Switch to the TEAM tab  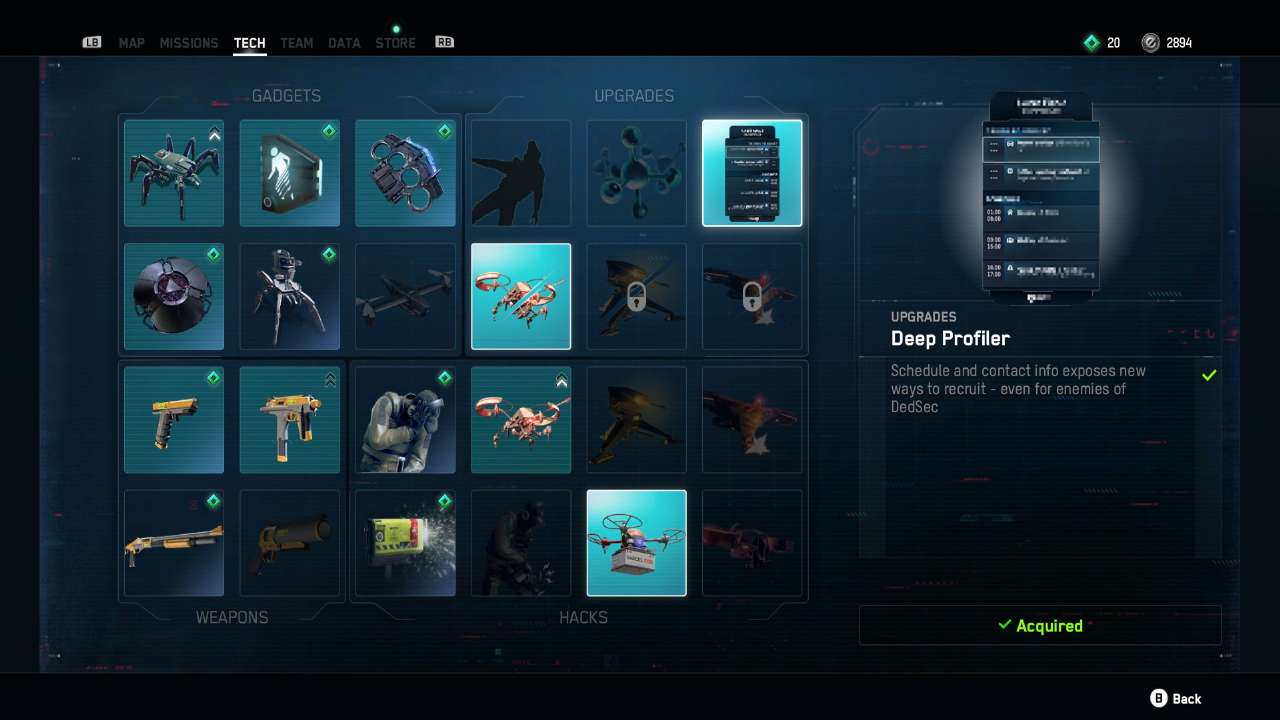[x=296, y=43]
